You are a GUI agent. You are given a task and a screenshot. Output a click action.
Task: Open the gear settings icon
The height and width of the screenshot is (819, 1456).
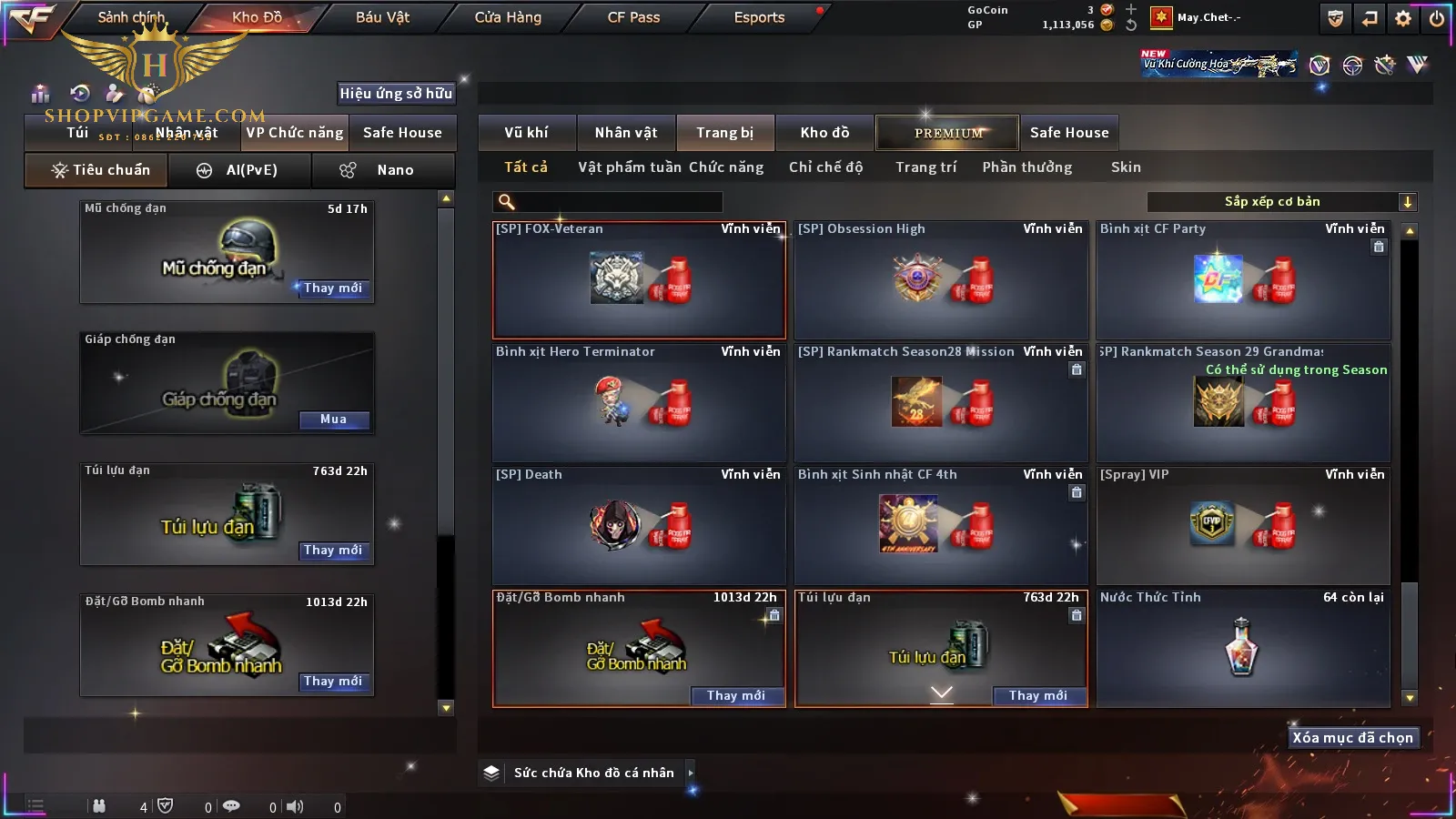pyautogui.click(x=1403, y=18)
